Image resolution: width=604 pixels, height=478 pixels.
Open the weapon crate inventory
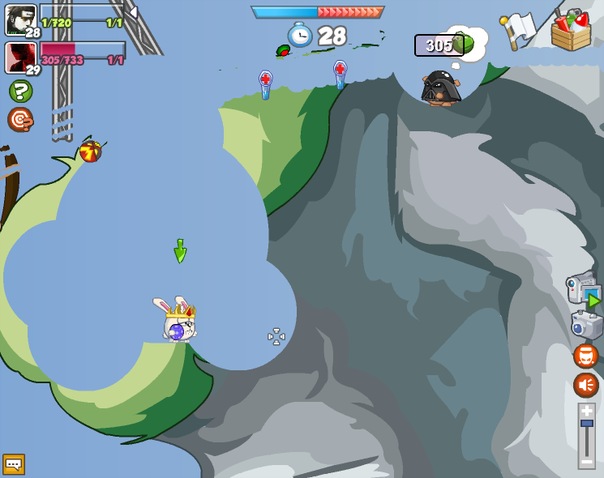571,30
